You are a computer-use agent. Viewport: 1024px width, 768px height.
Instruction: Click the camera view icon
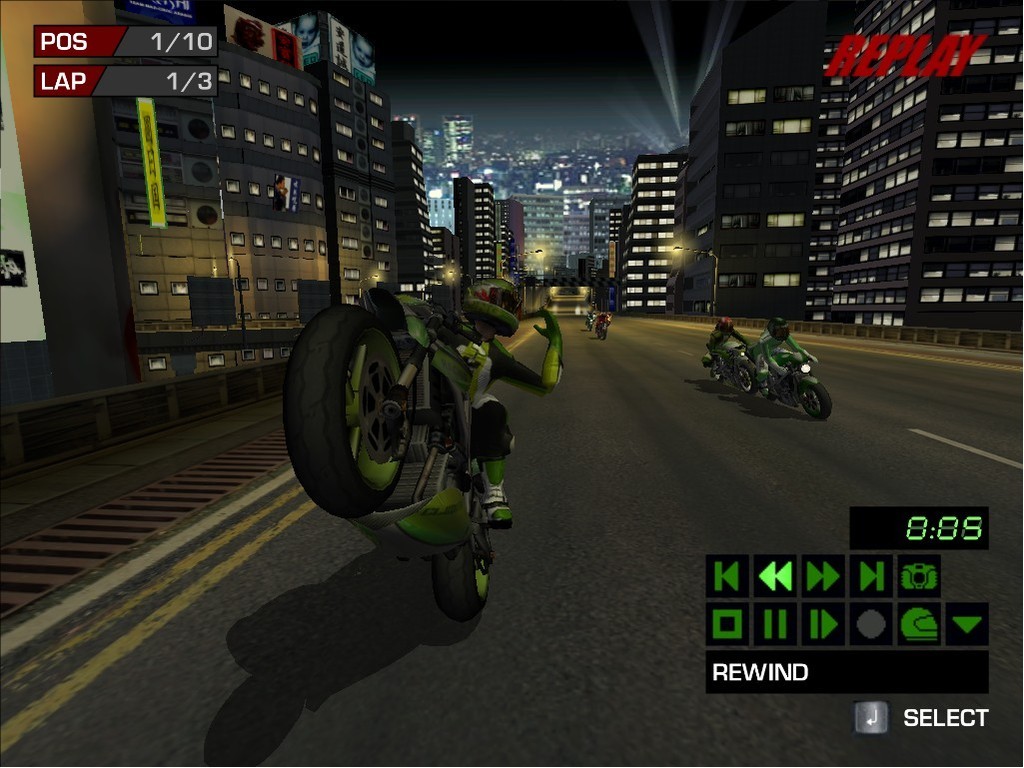919,576
